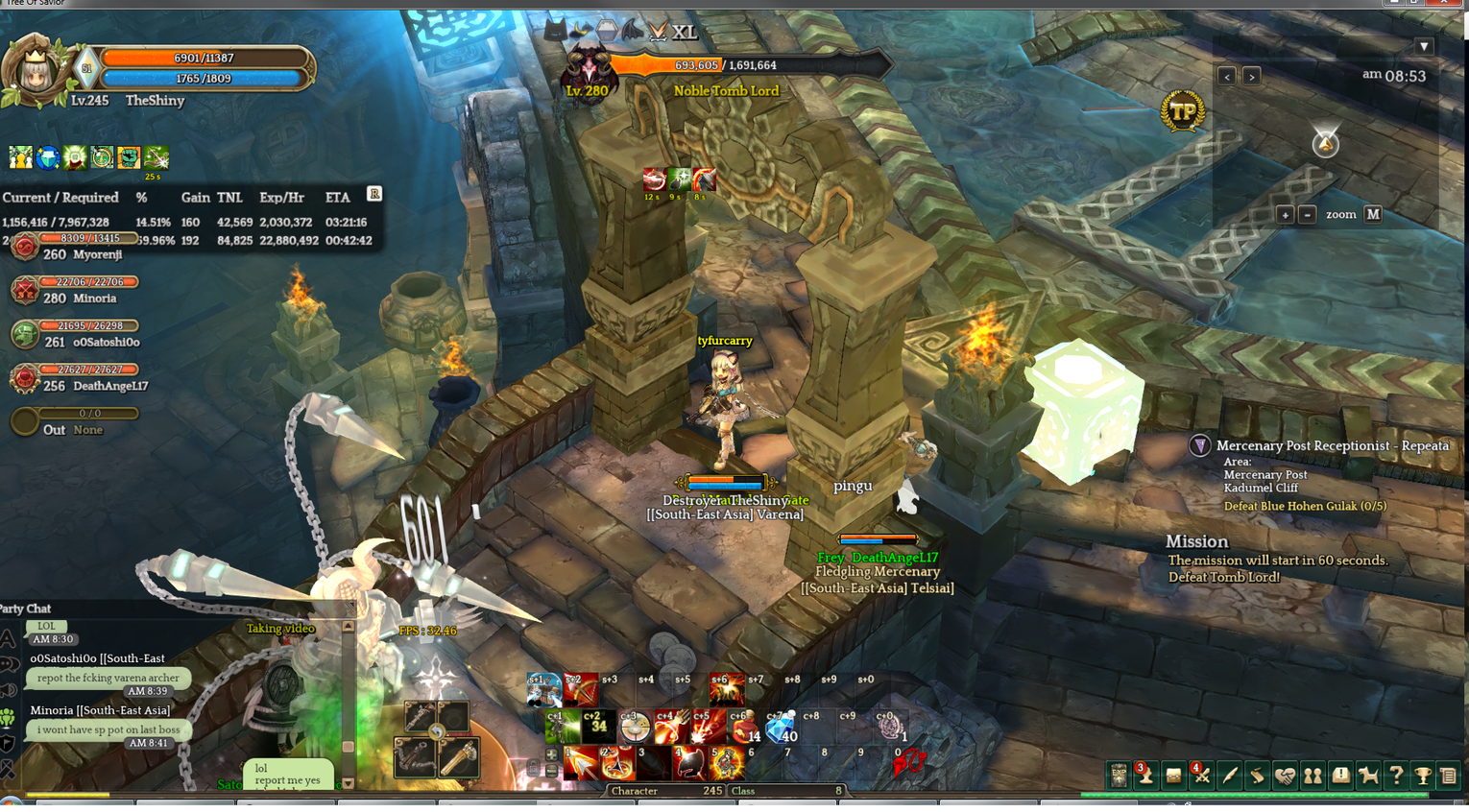Viewport: 1469px width, 812px height.
Task: Click the minimap's left arrow button
Action: click(x=1226, y=76)
